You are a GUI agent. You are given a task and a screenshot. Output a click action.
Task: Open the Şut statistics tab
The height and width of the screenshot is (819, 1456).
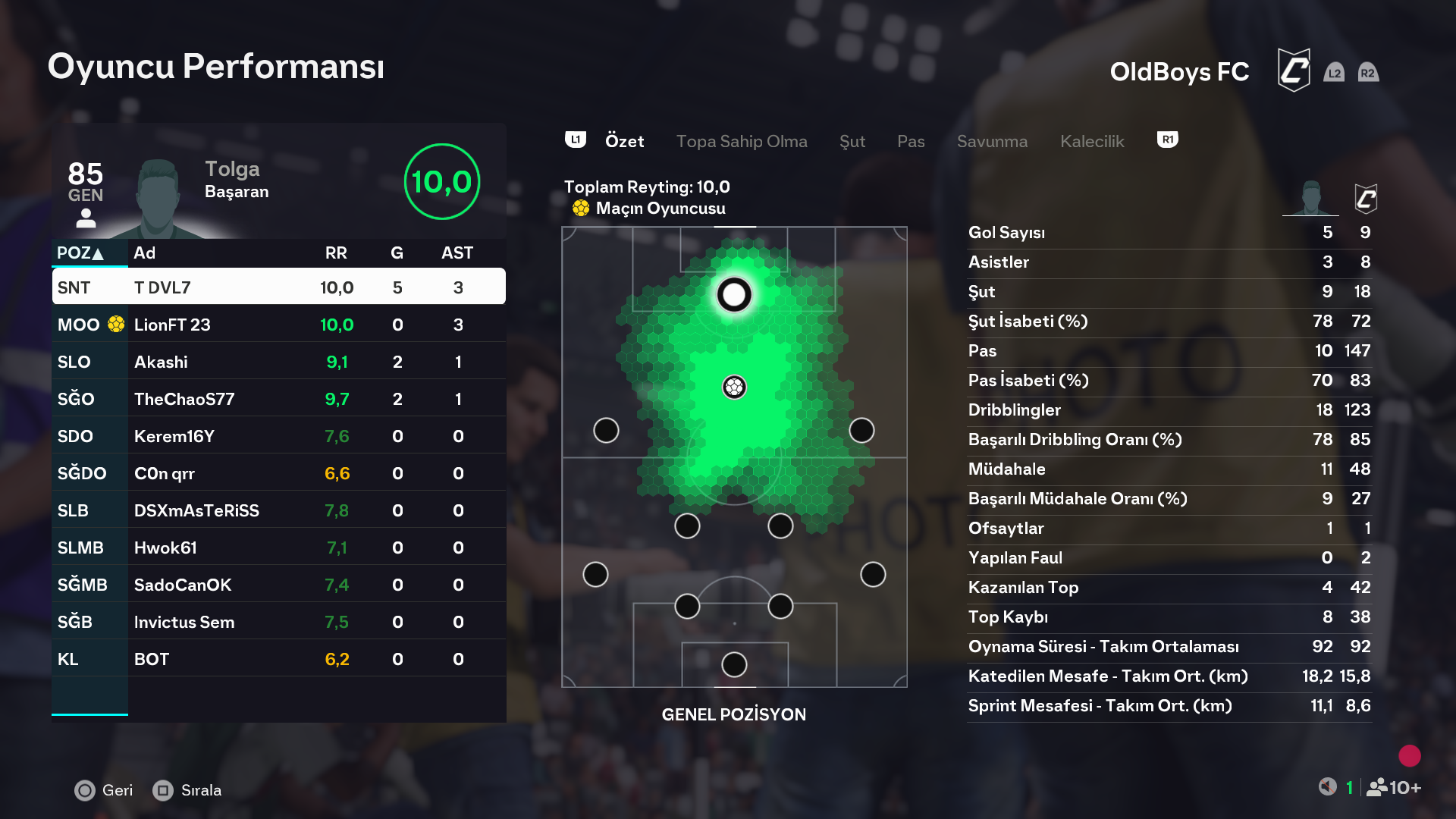[x=852, y=141]
